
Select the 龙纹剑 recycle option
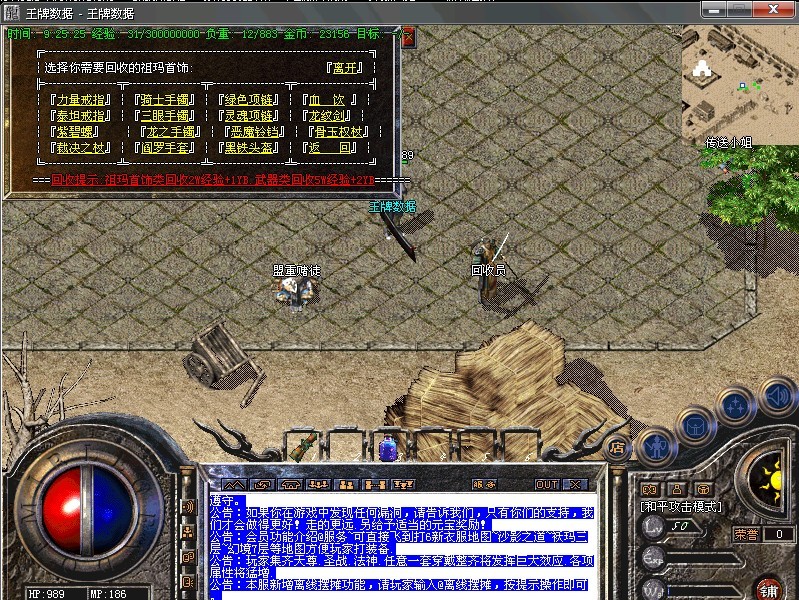click(x=330, y=116)
